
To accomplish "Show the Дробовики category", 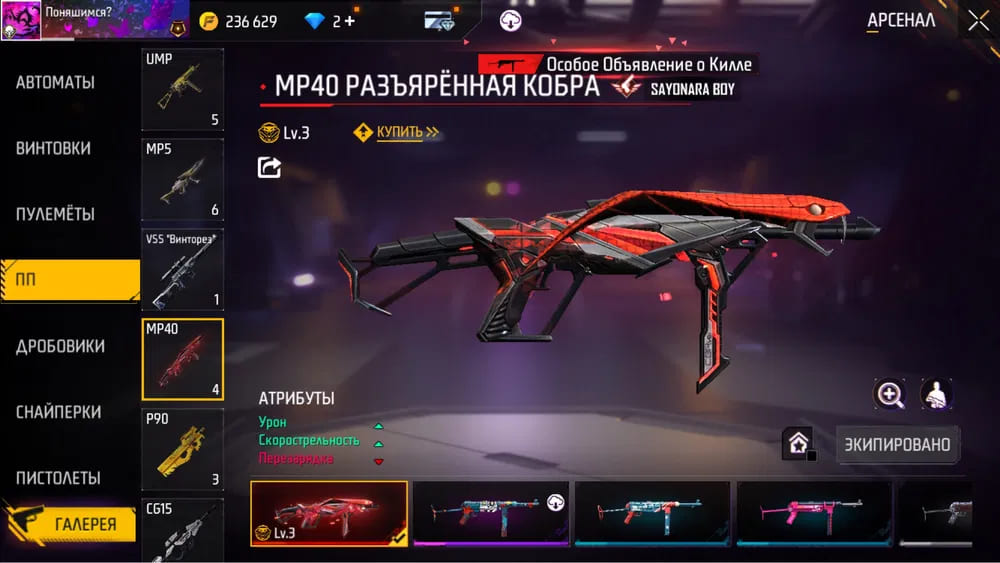I will click(x=60, y=346).
